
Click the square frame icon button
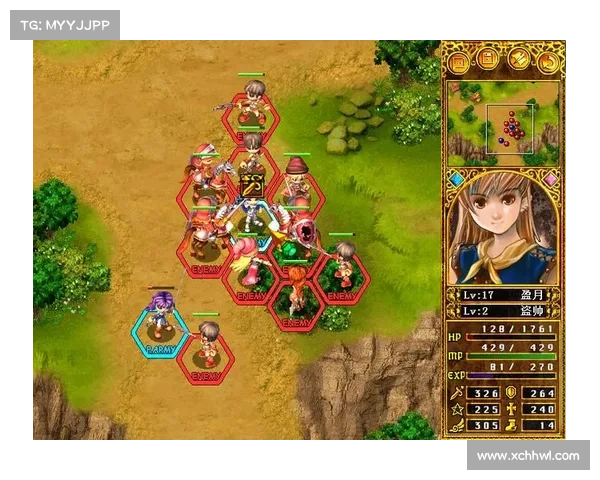(x=459, y=62)
